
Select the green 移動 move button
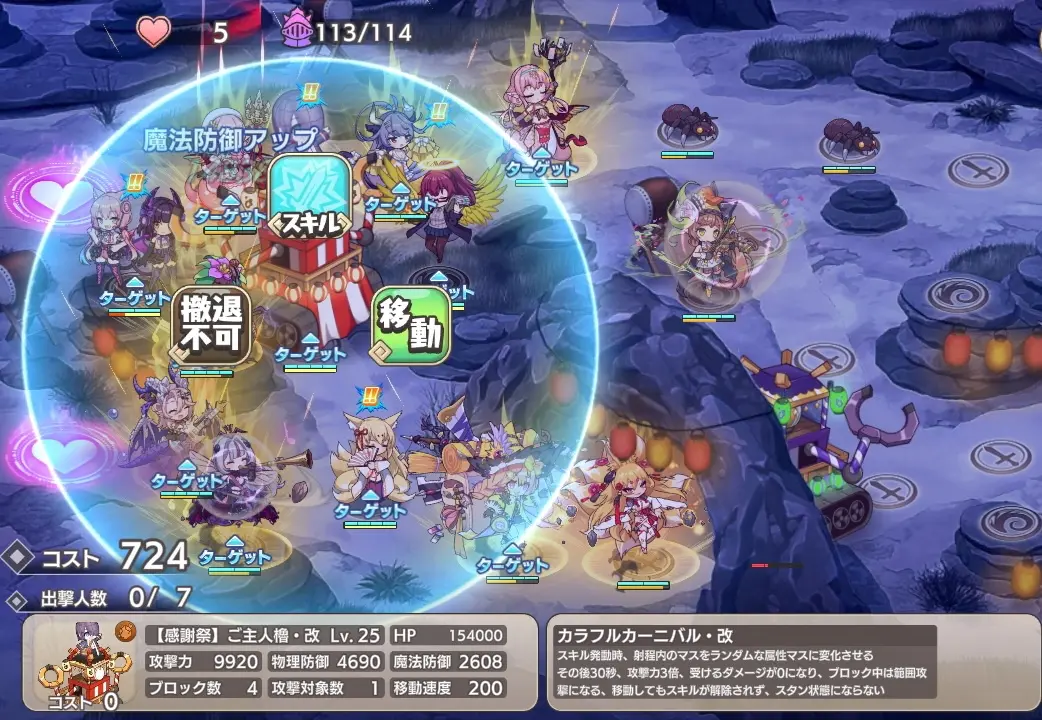pyautogui.click(x=411, y=326)
